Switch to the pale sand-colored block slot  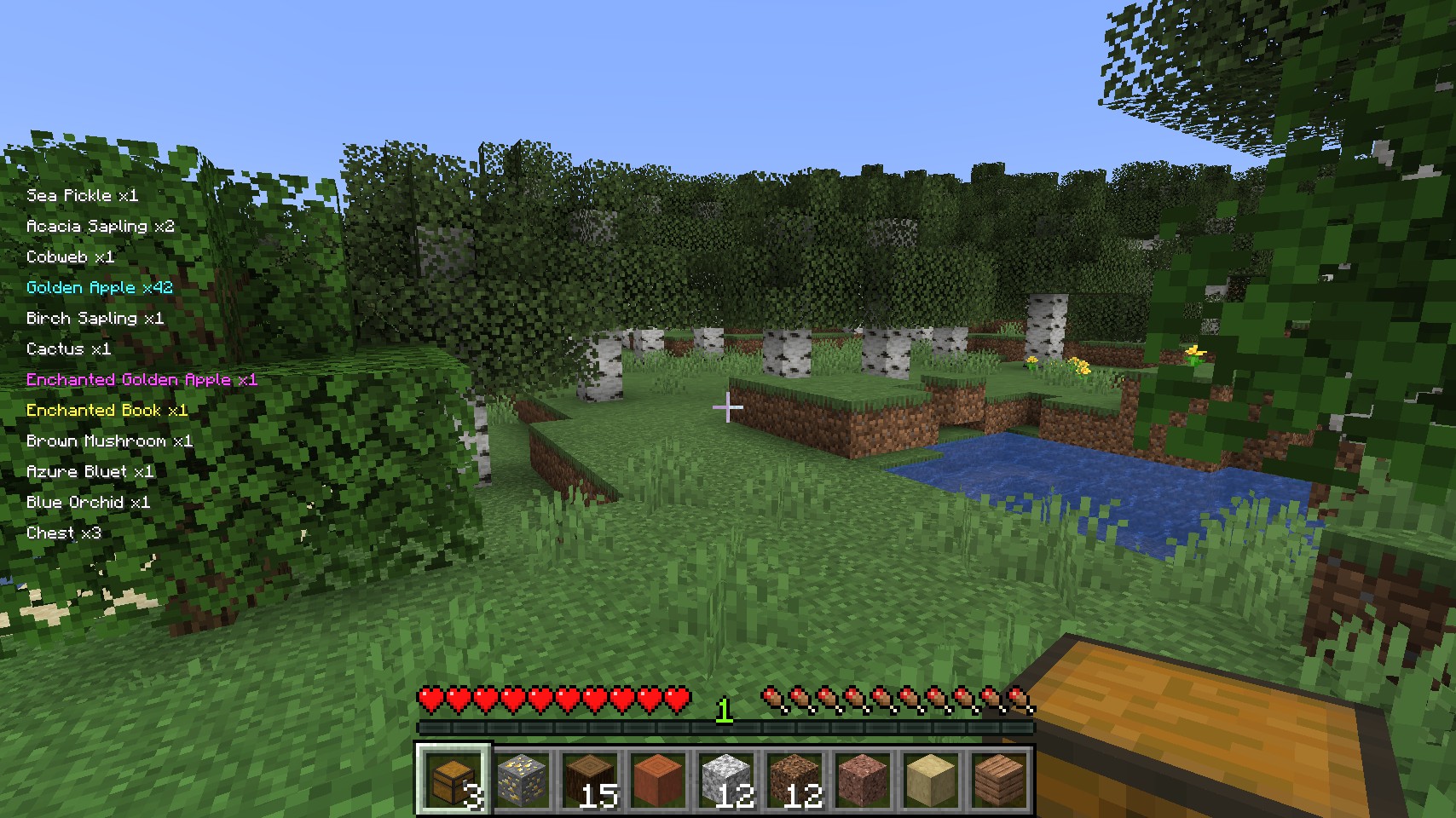tap(930, 779)
